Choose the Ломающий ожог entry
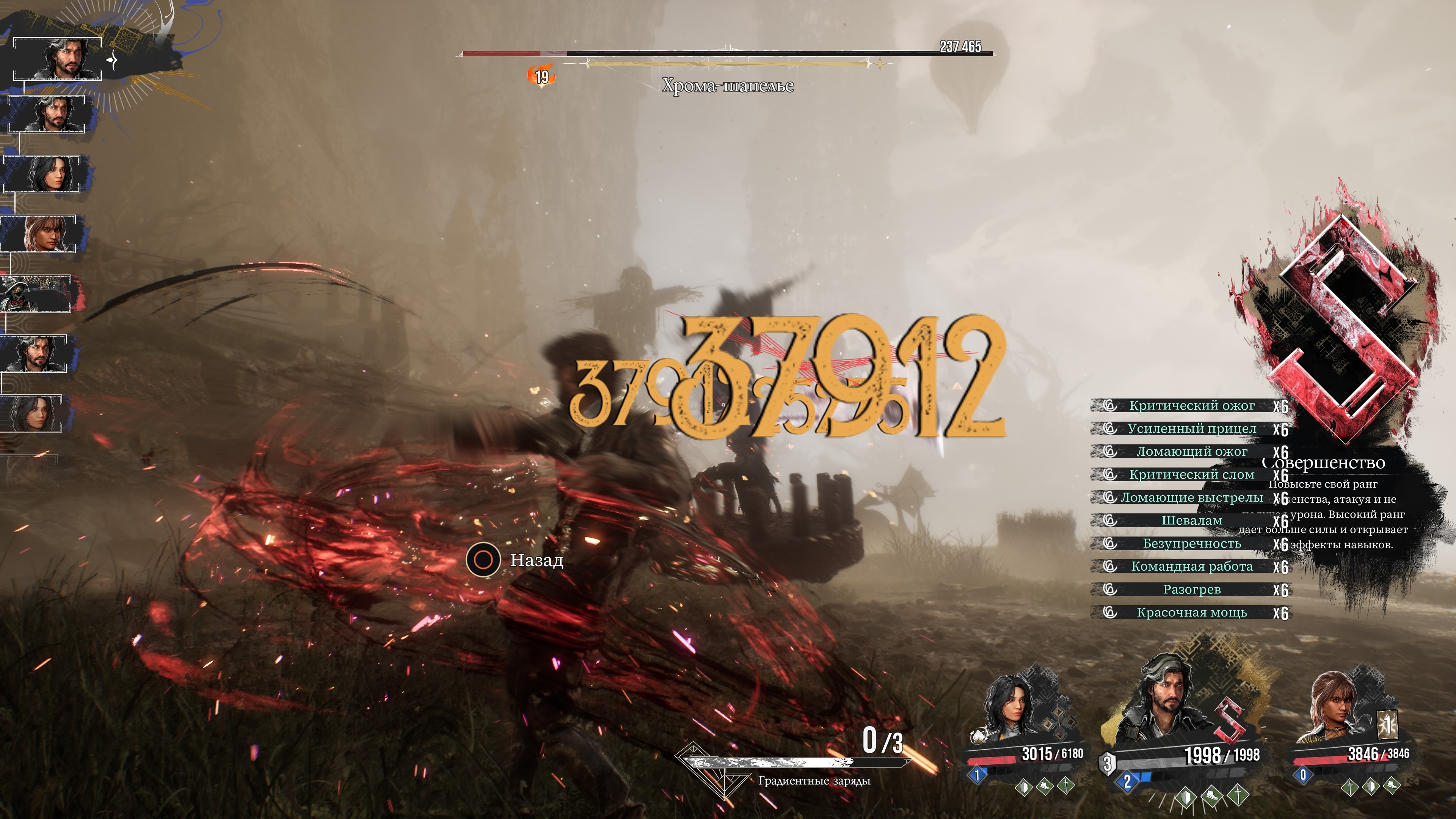1456x819 pixels. click(1191, 452)
